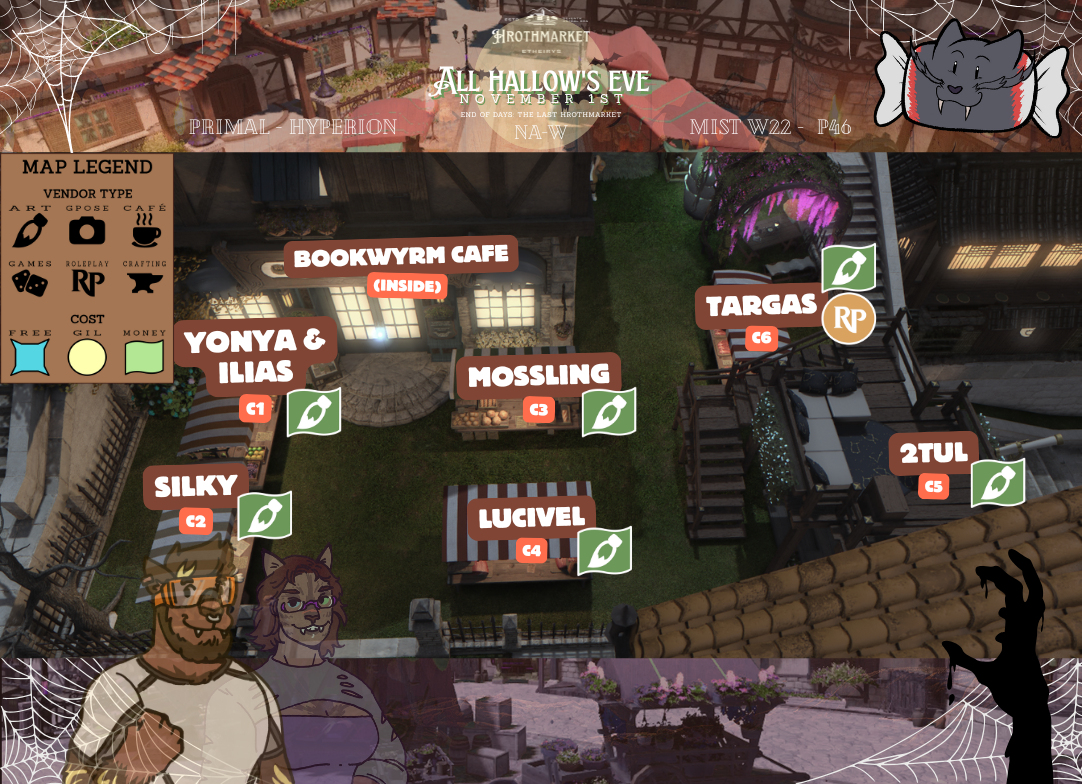Click the C3 stall number badge
Viewport: 1082px width, 784px height.
(539, 409)
